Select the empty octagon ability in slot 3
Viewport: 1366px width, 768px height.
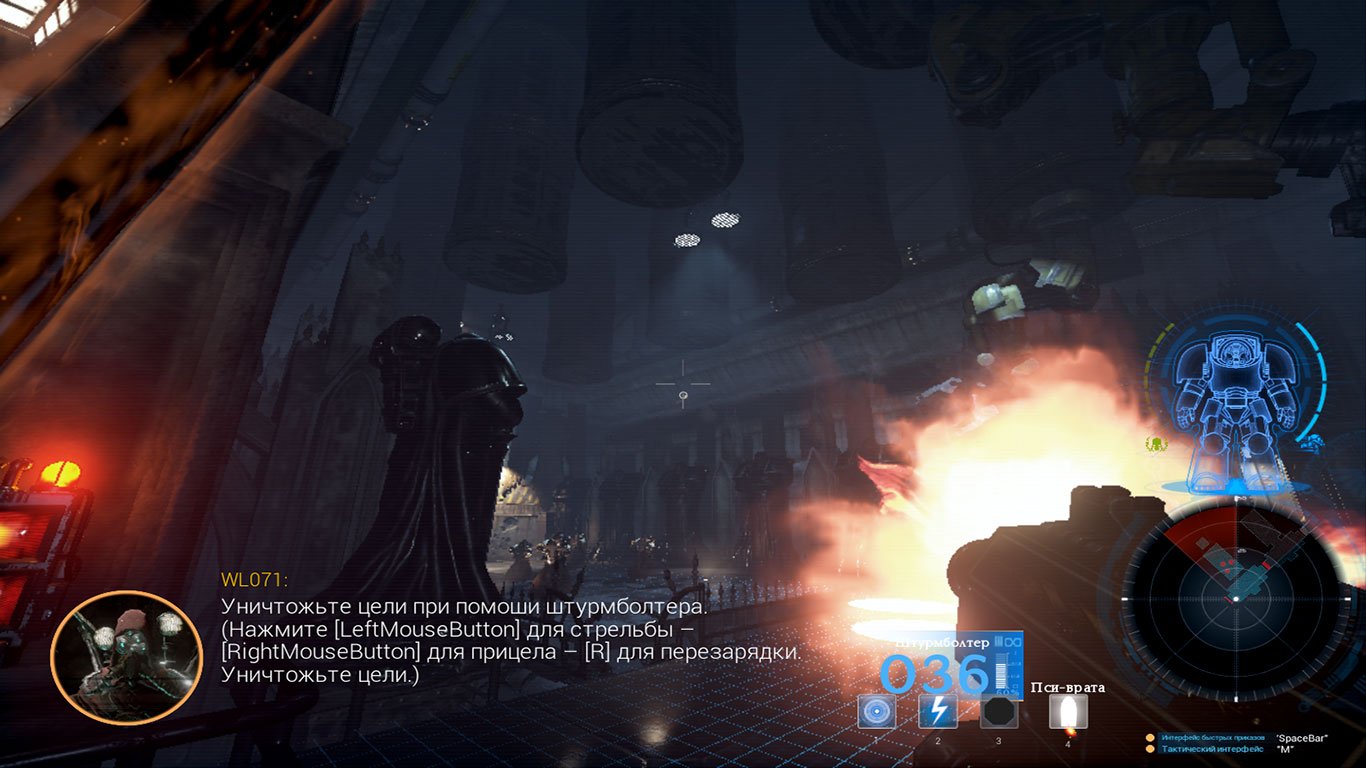(999, 712)
